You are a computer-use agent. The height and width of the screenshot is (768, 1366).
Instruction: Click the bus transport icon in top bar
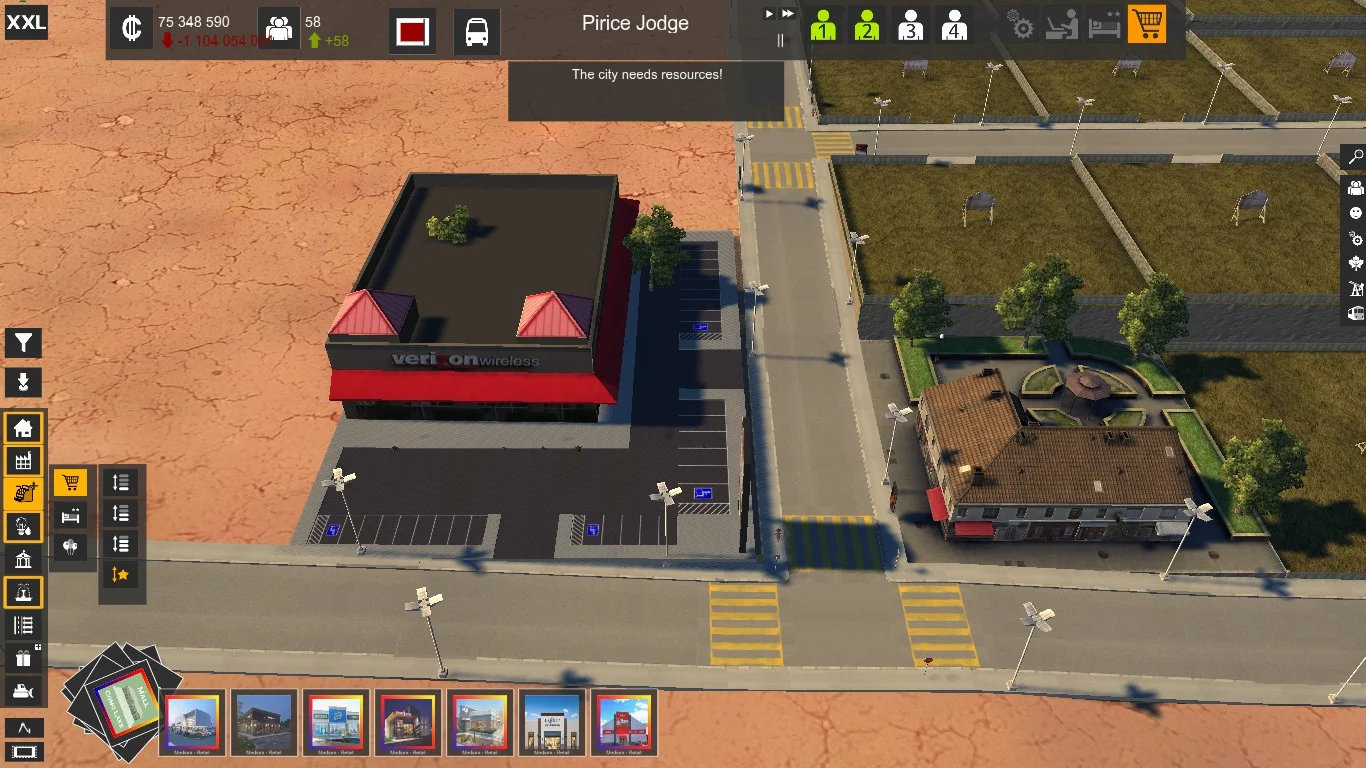pos(477,32)
